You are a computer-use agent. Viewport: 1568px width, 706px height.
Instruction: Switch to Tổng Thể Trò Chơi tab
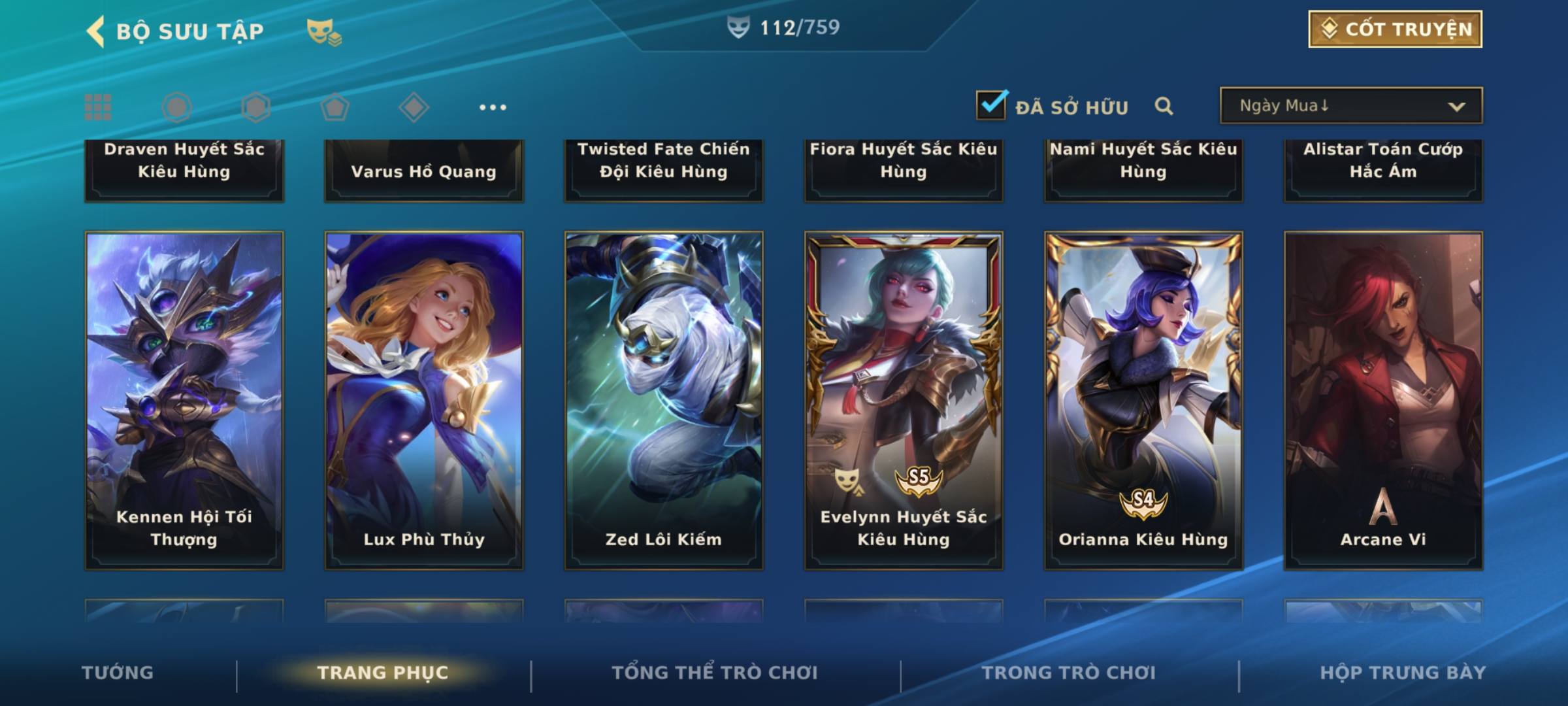click(715, 673)
